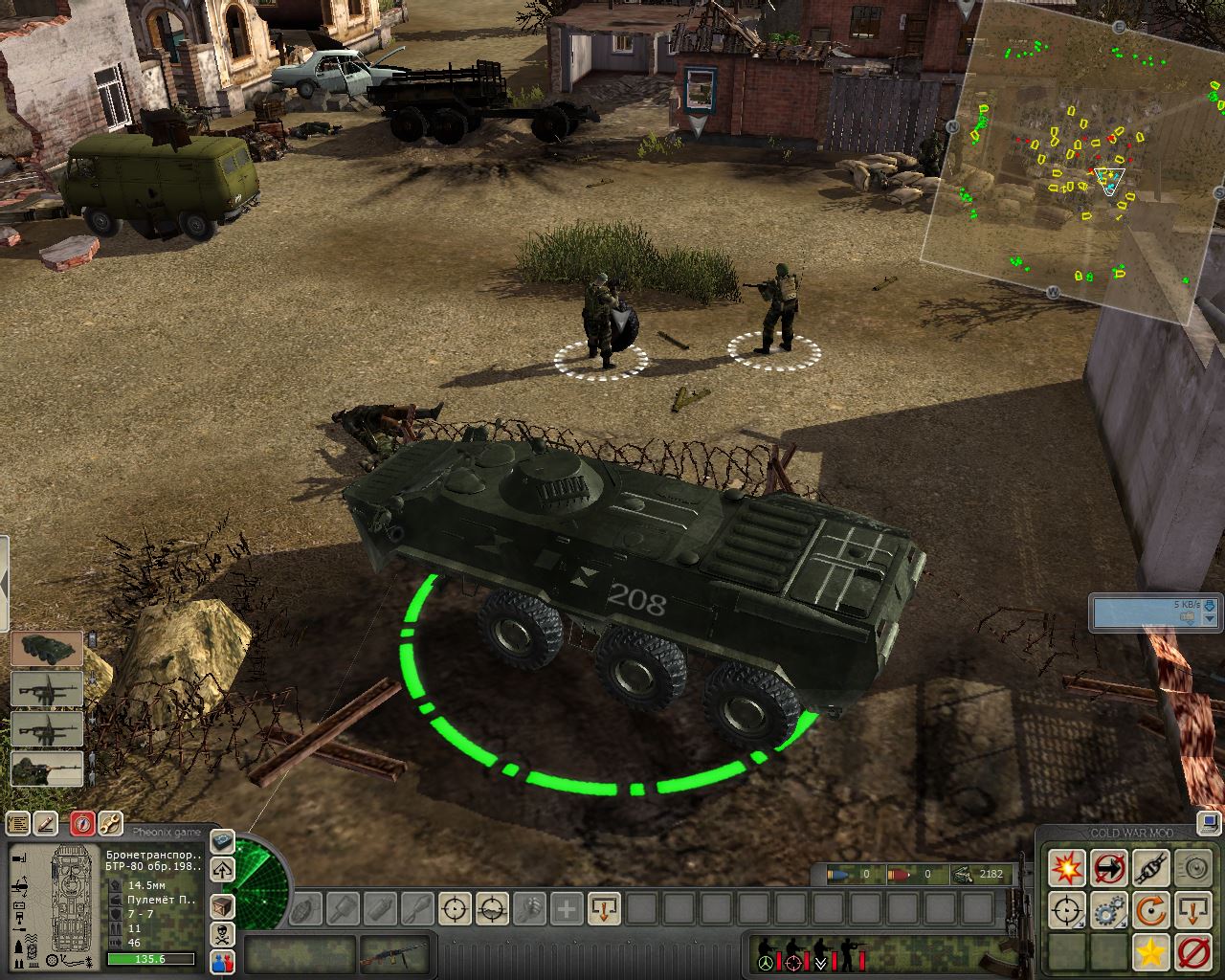Screen dimensions: 1225x980
Task: Click the gold star command button
Action: click(1150, 952)
